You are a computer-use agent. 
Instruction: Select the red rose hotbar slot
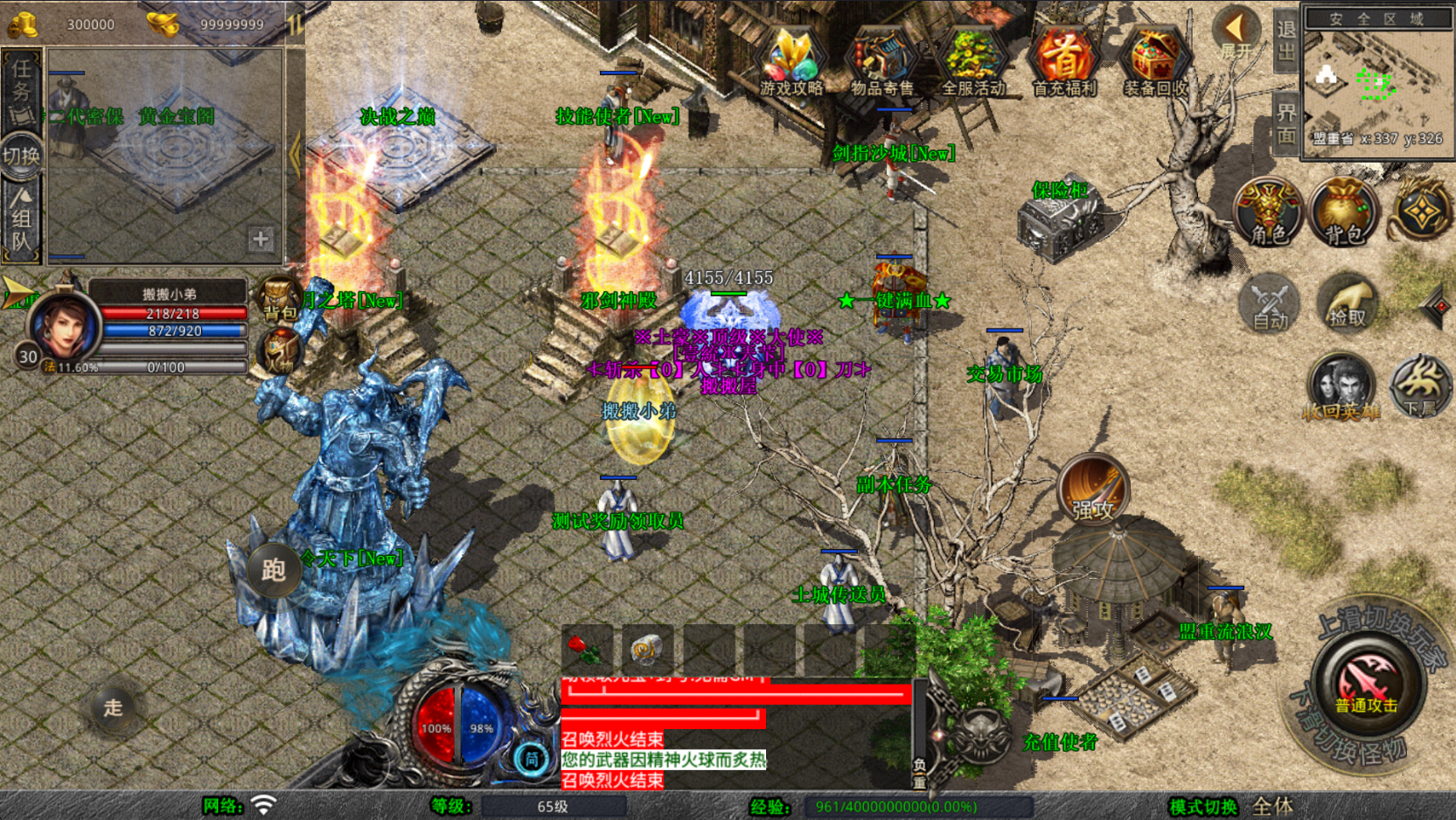click(587, 650)
